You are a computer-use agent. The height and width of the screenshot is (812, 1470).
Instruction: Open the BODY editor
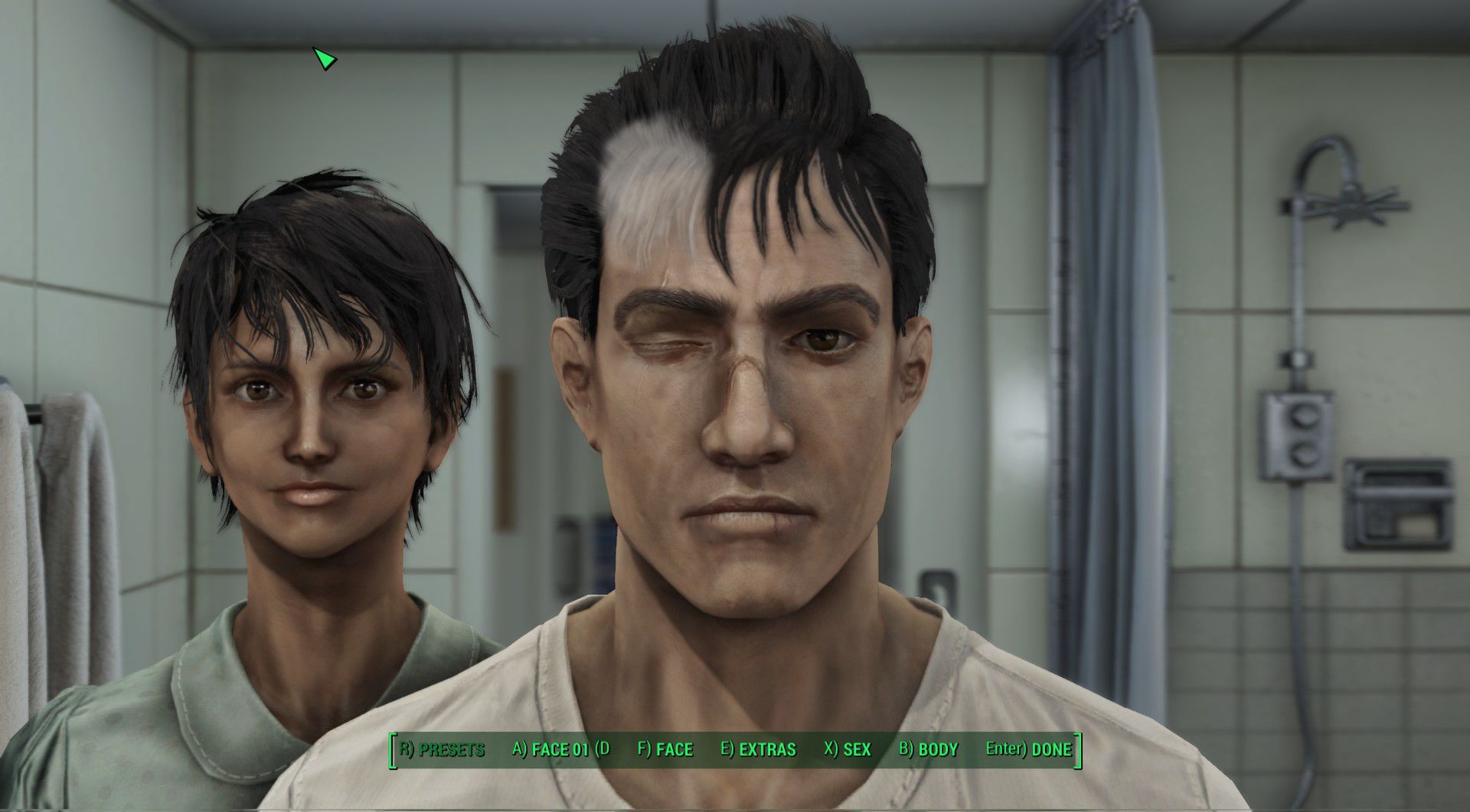931,751
